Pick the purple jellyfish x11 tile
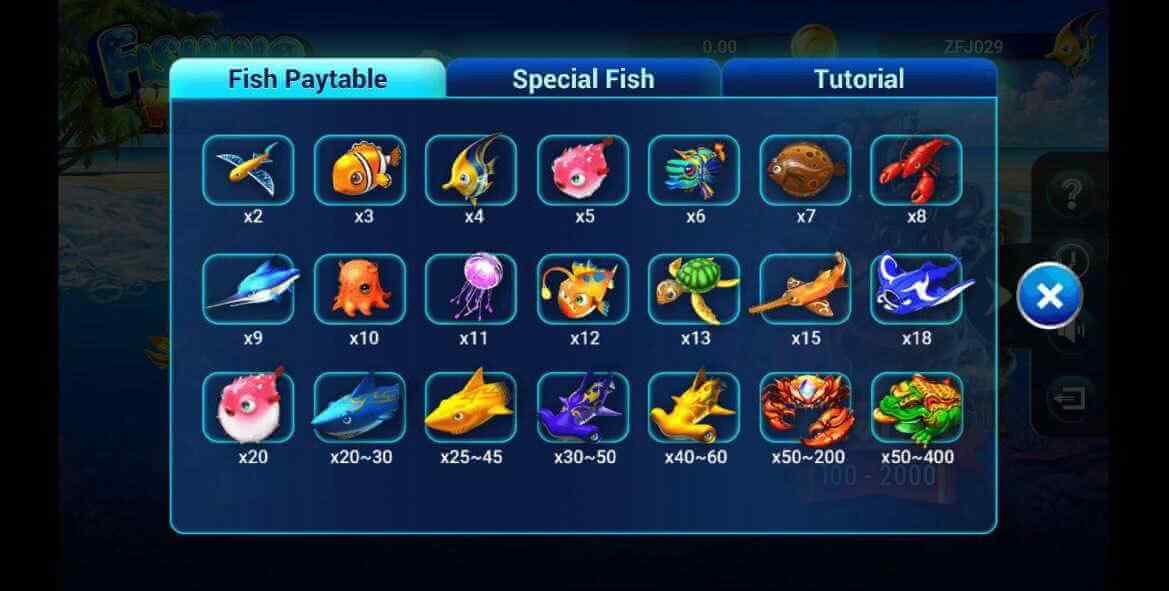The image size is (1169, 591). [471, 289]
